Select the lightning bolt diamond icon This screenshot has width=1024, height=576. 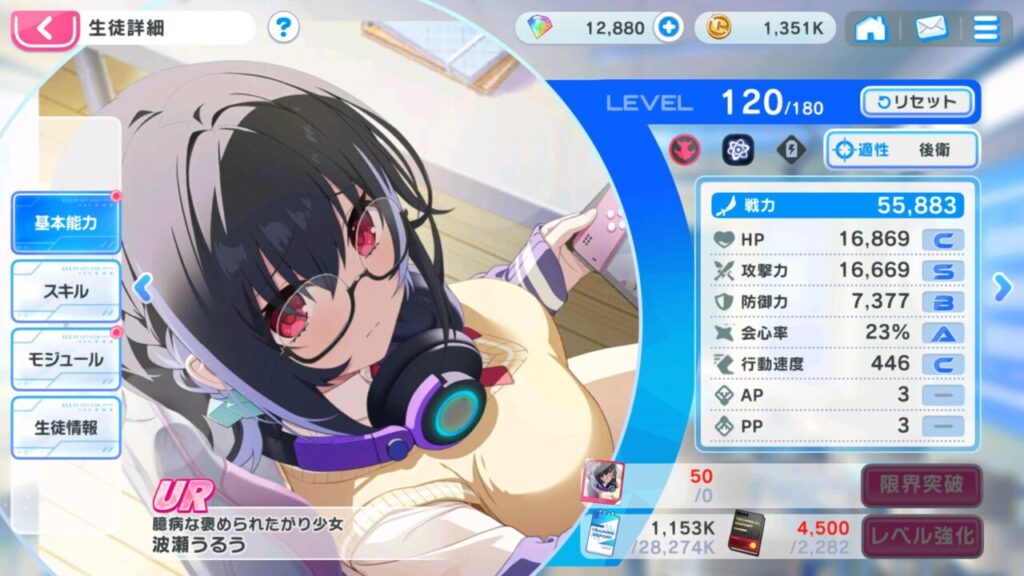point(791,150)
